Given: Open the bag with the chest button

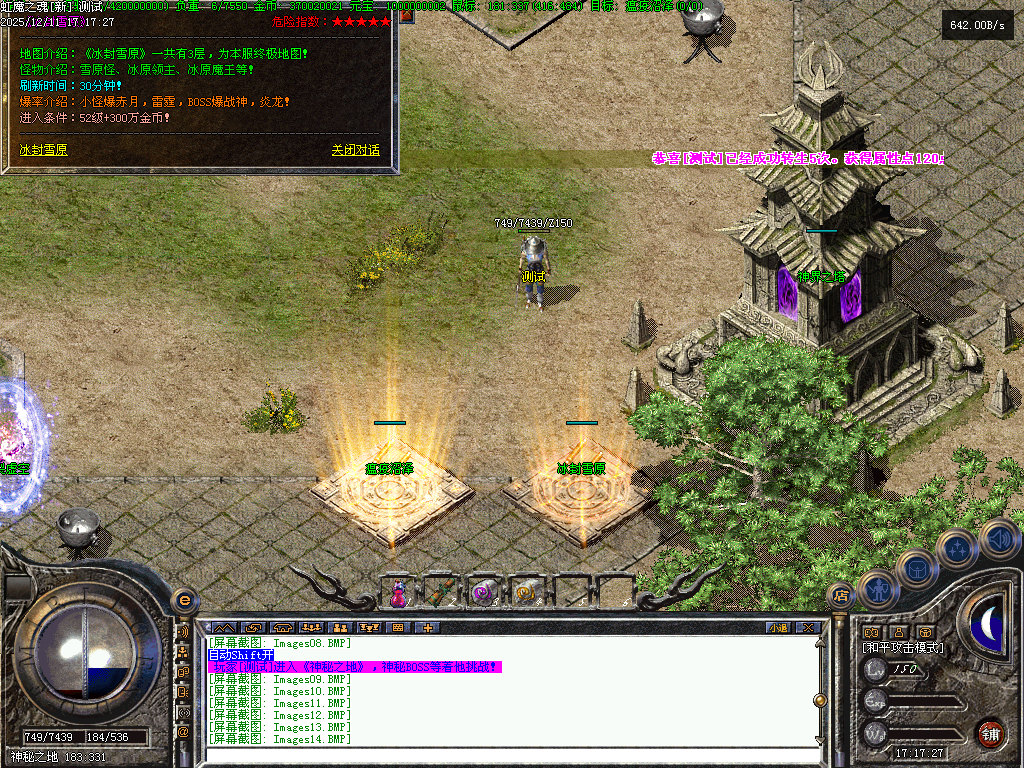Looking at the screenshot, I should tap(915, 570).
